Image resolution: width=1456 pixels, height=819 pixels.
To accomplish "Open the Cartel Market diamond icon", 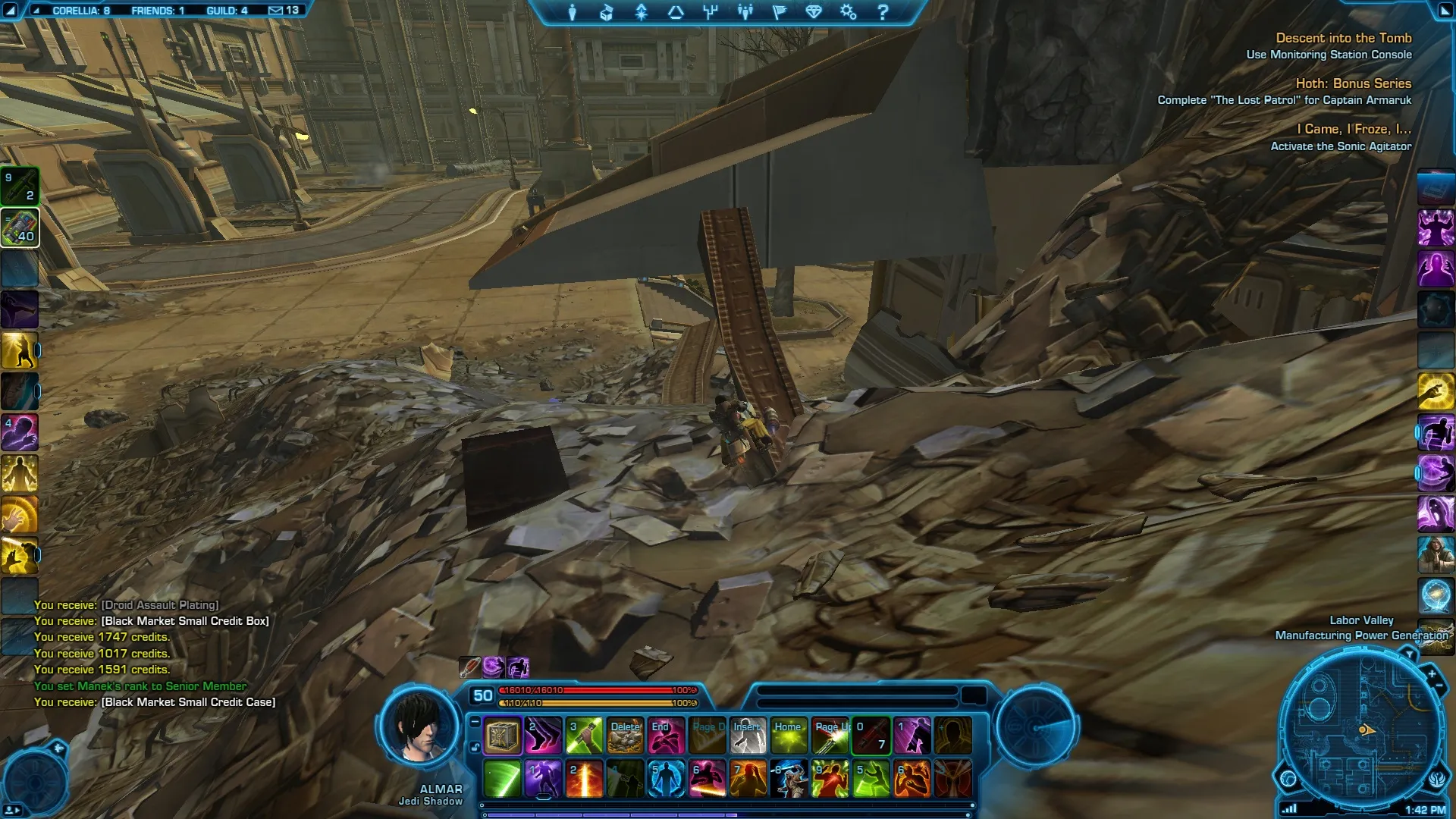I will [x=814, y=12].
